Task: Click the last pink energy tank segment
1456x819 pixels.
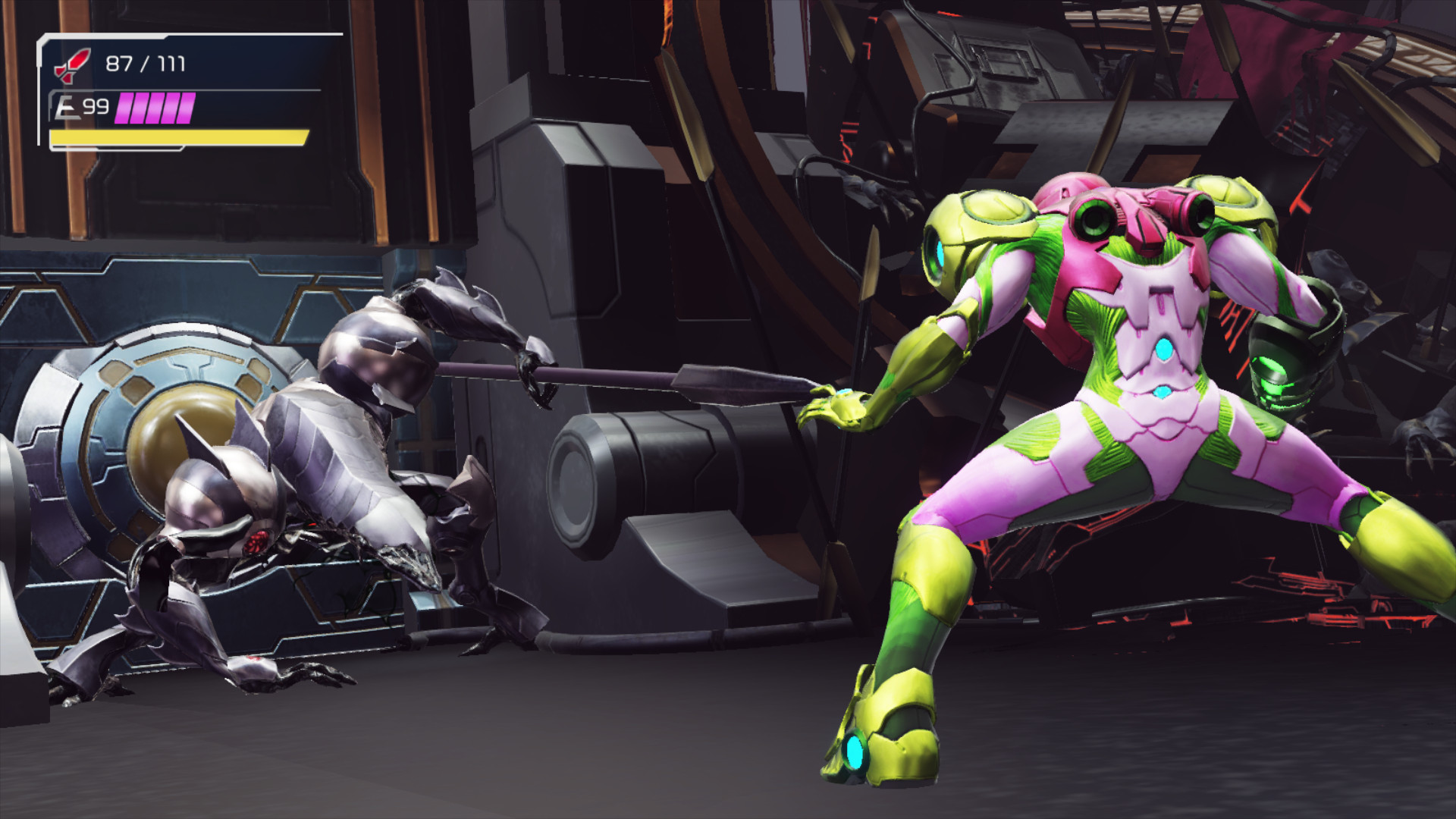Action: pos(186,108)
